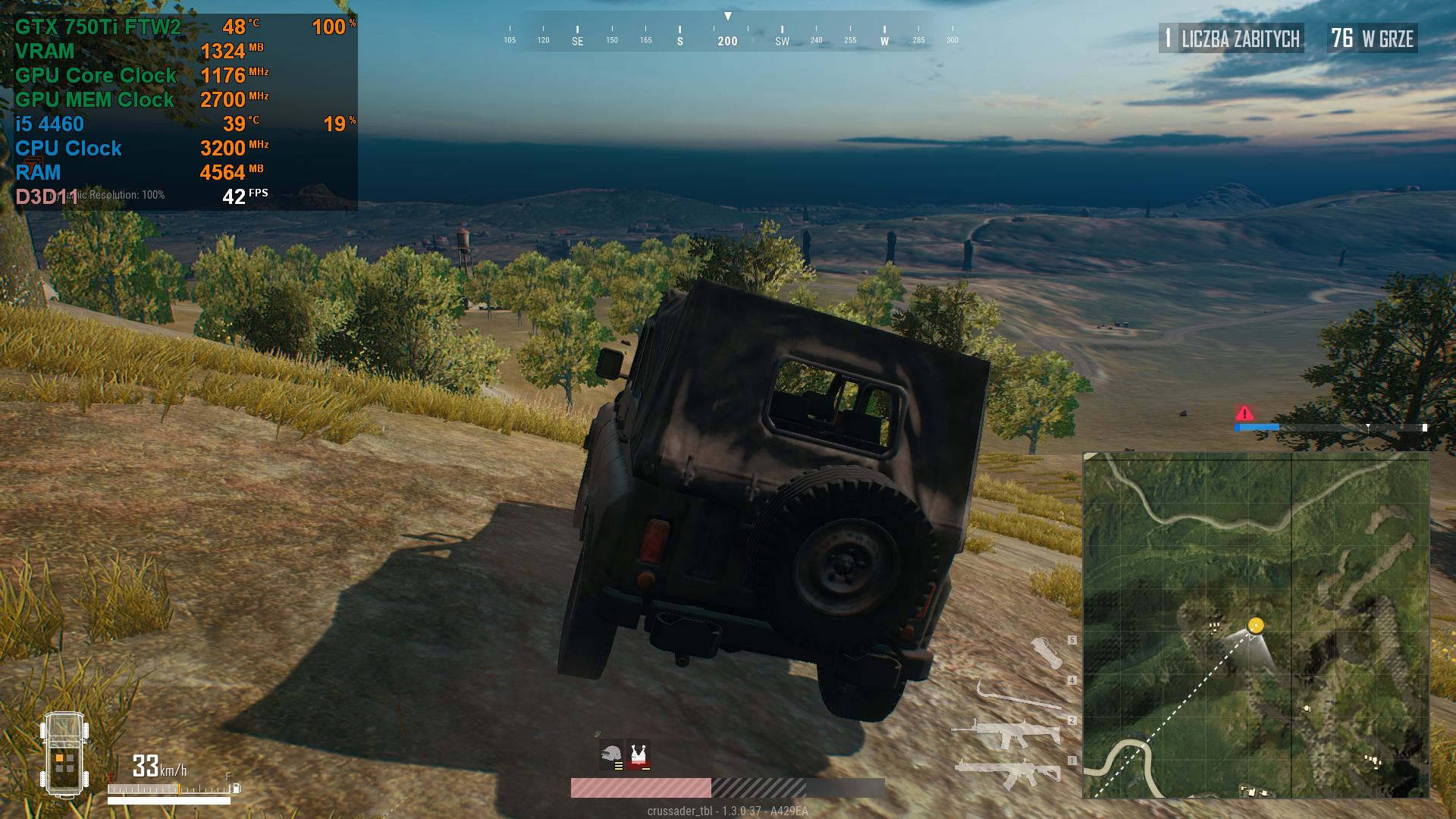Click the compass heading strip
The image size is (1456, 819).
click(x=728, y=34)
